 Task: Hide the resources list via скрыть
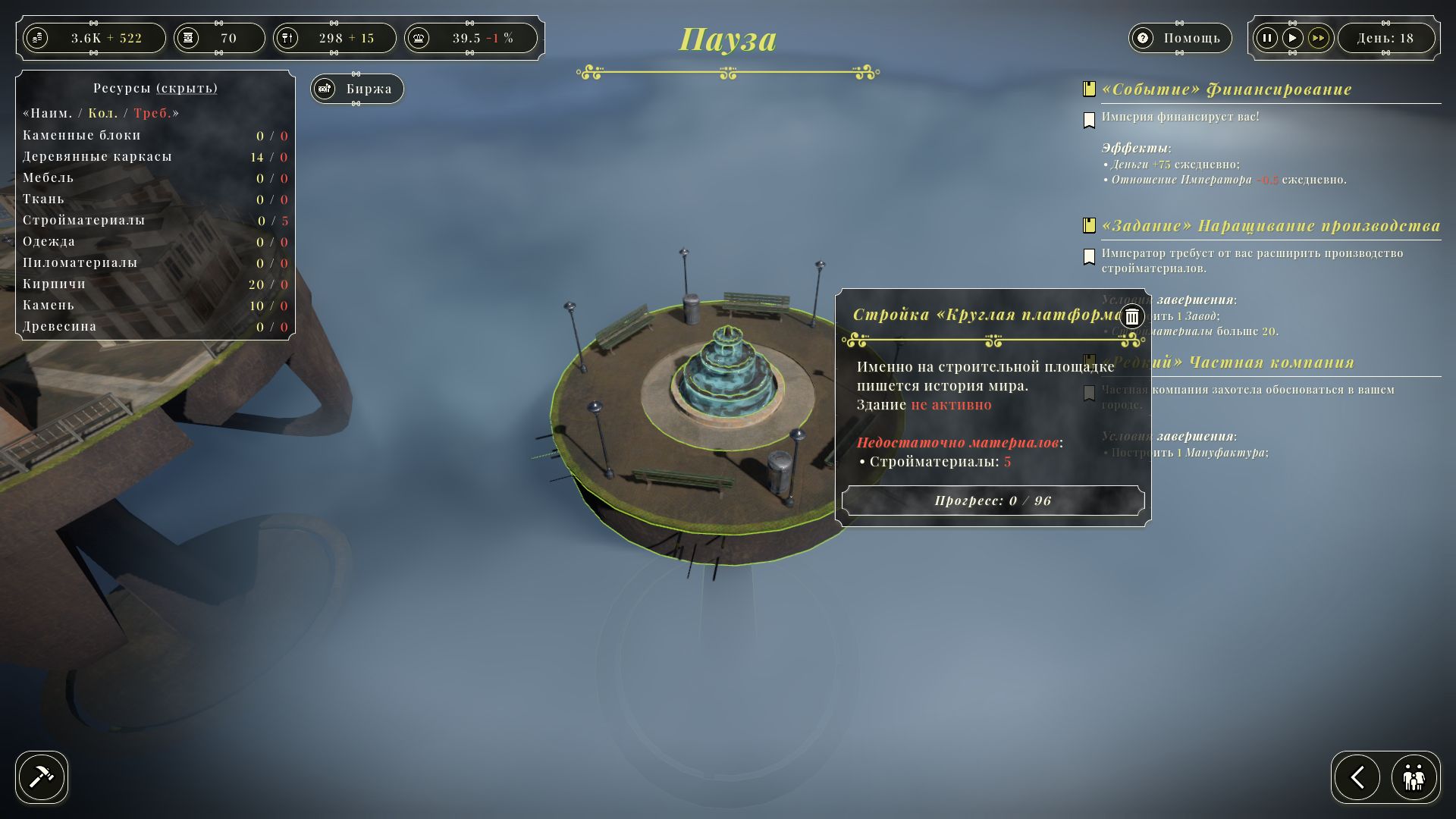click(x=187, y=88)
